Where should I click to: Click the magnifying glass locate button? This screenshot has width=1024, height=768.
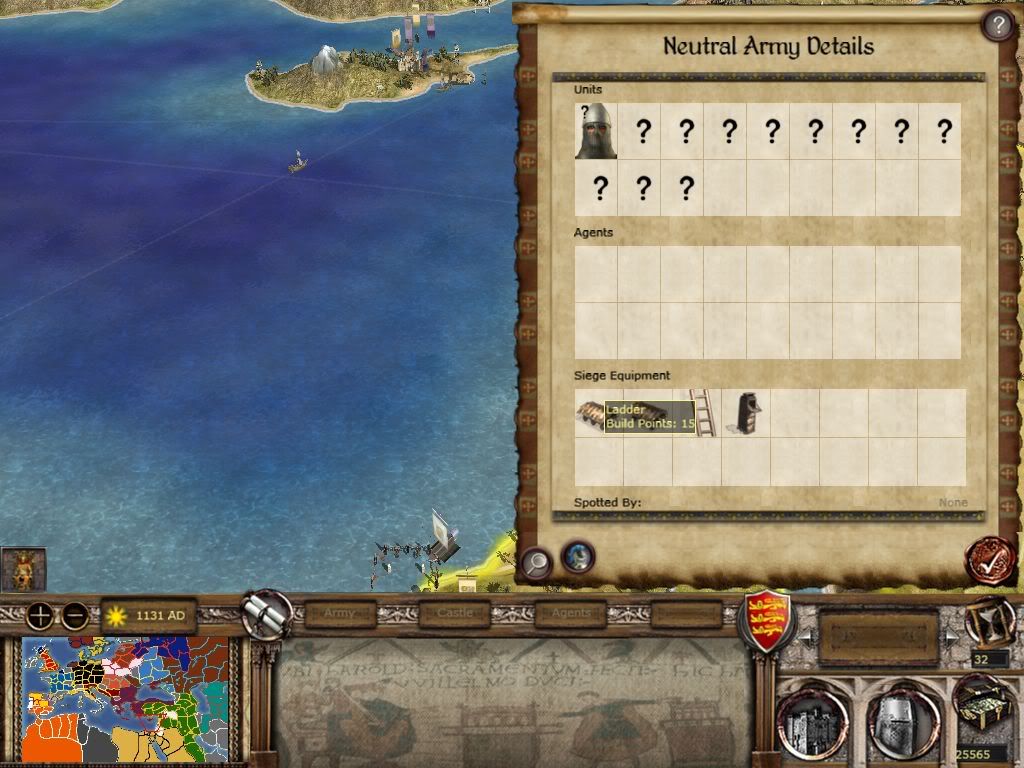click(x=536, y=563)
